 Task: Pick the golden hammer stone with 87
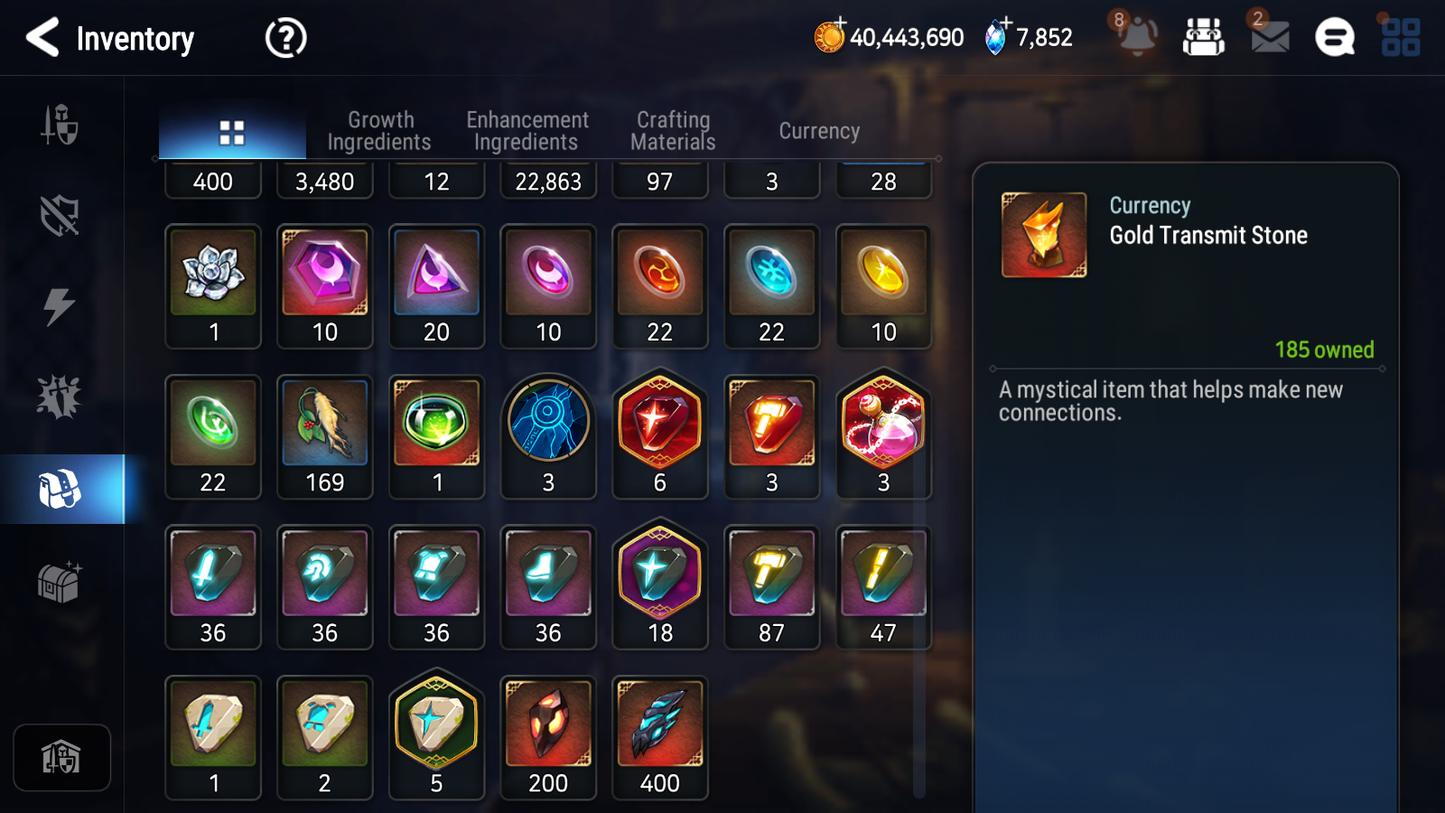pos(771,574)
